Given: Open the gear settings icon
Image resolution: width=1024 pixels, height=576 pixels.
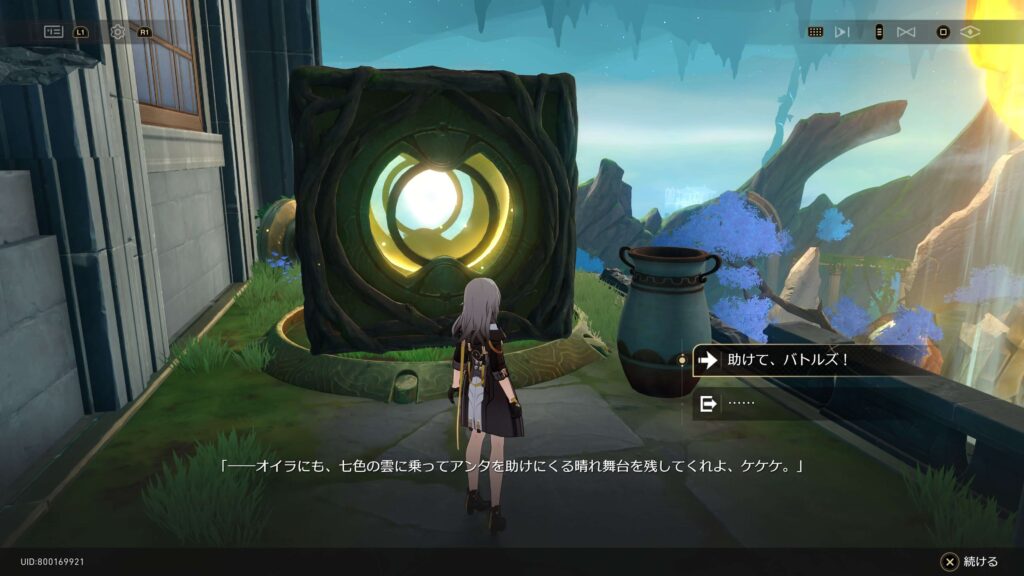Looking at the screenshot, I should tap(118, 31).
